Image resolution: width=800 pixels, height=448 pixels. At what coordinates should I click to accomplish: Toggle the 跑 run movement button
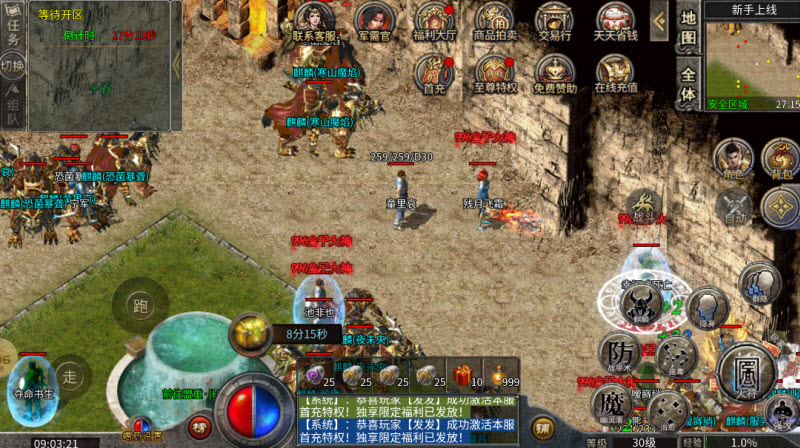(139, 306)
